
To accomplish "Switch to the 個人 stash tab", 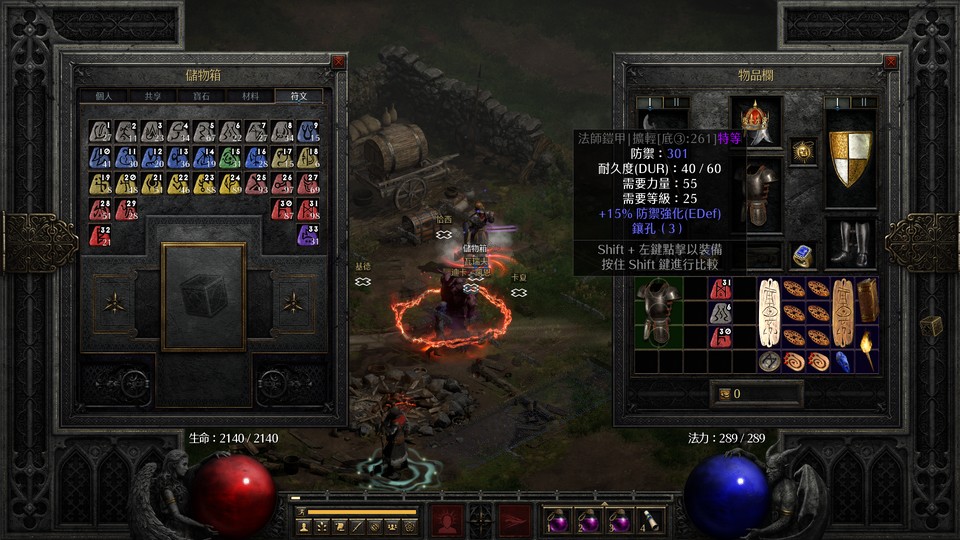I will tap(104, 96).
